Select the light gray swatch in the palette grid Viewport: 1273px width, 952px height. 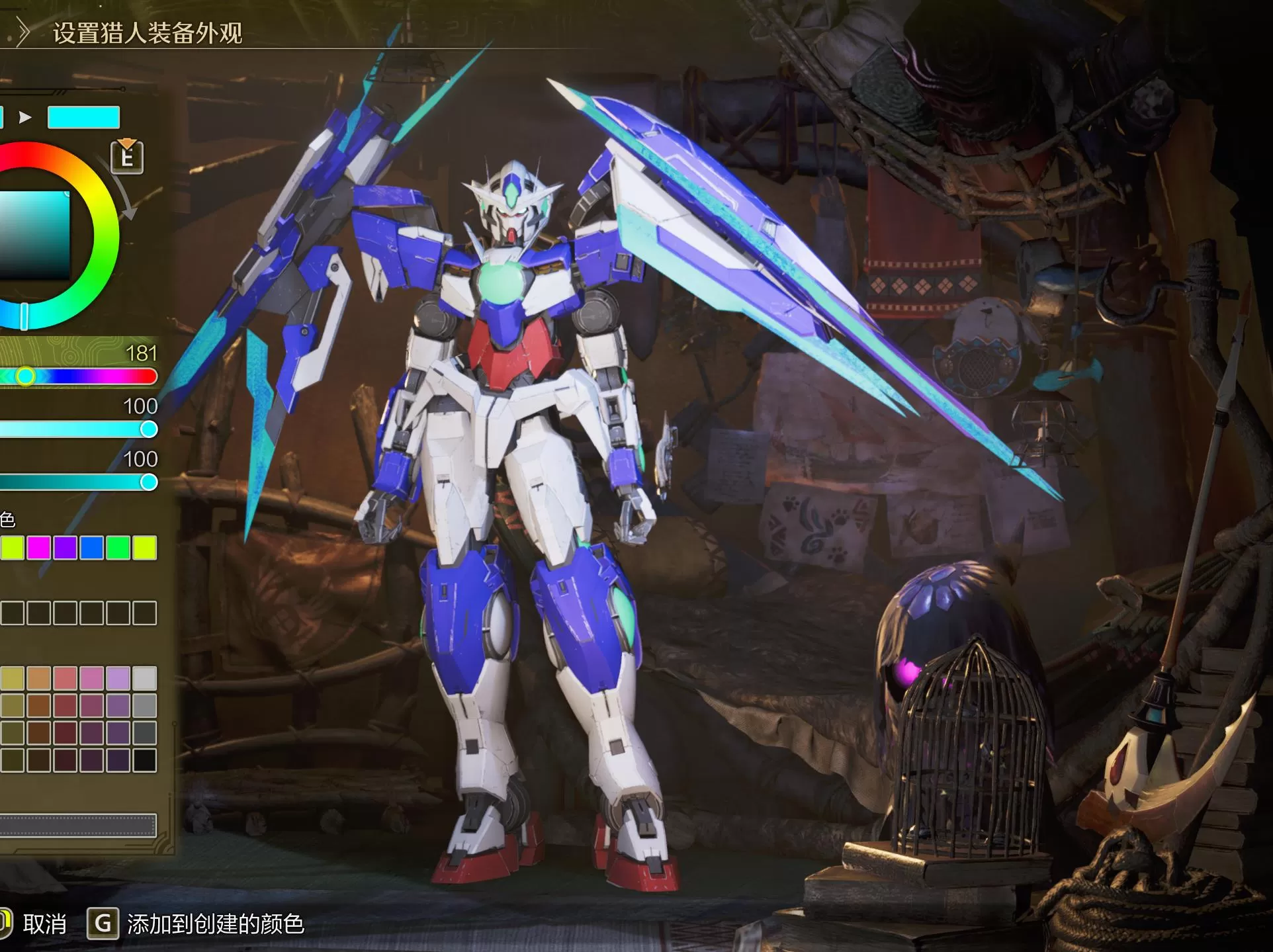[144, 677]
